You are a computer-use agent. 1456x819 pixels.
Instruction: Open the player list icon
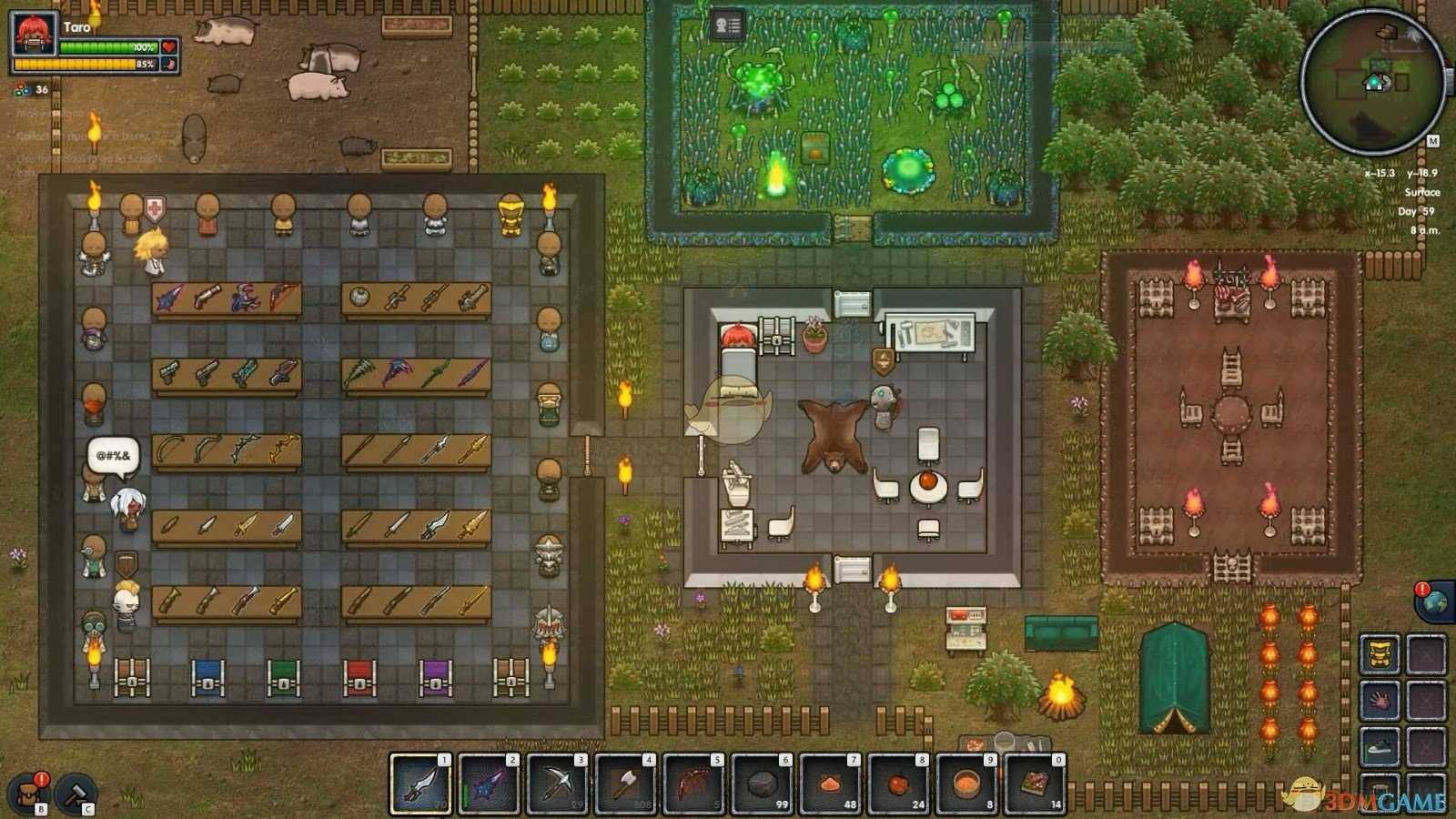click(727, 25)
